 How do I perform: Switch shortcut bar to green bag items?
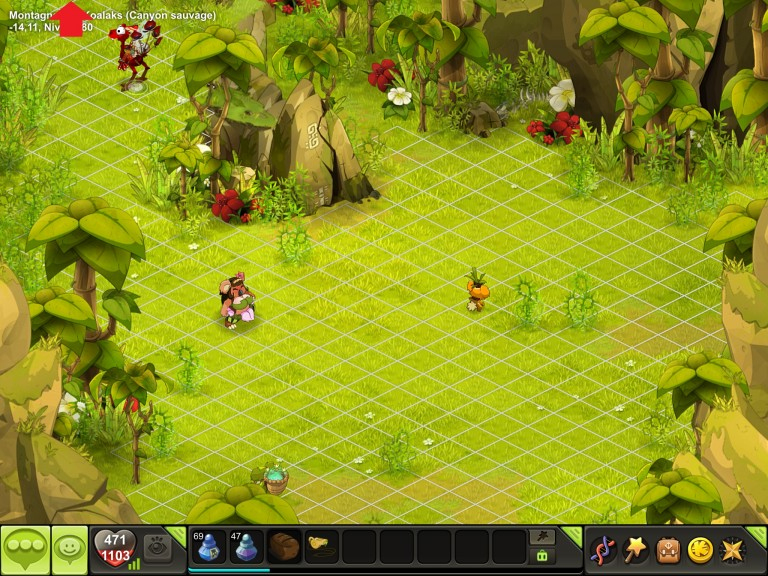pos(542,556)
